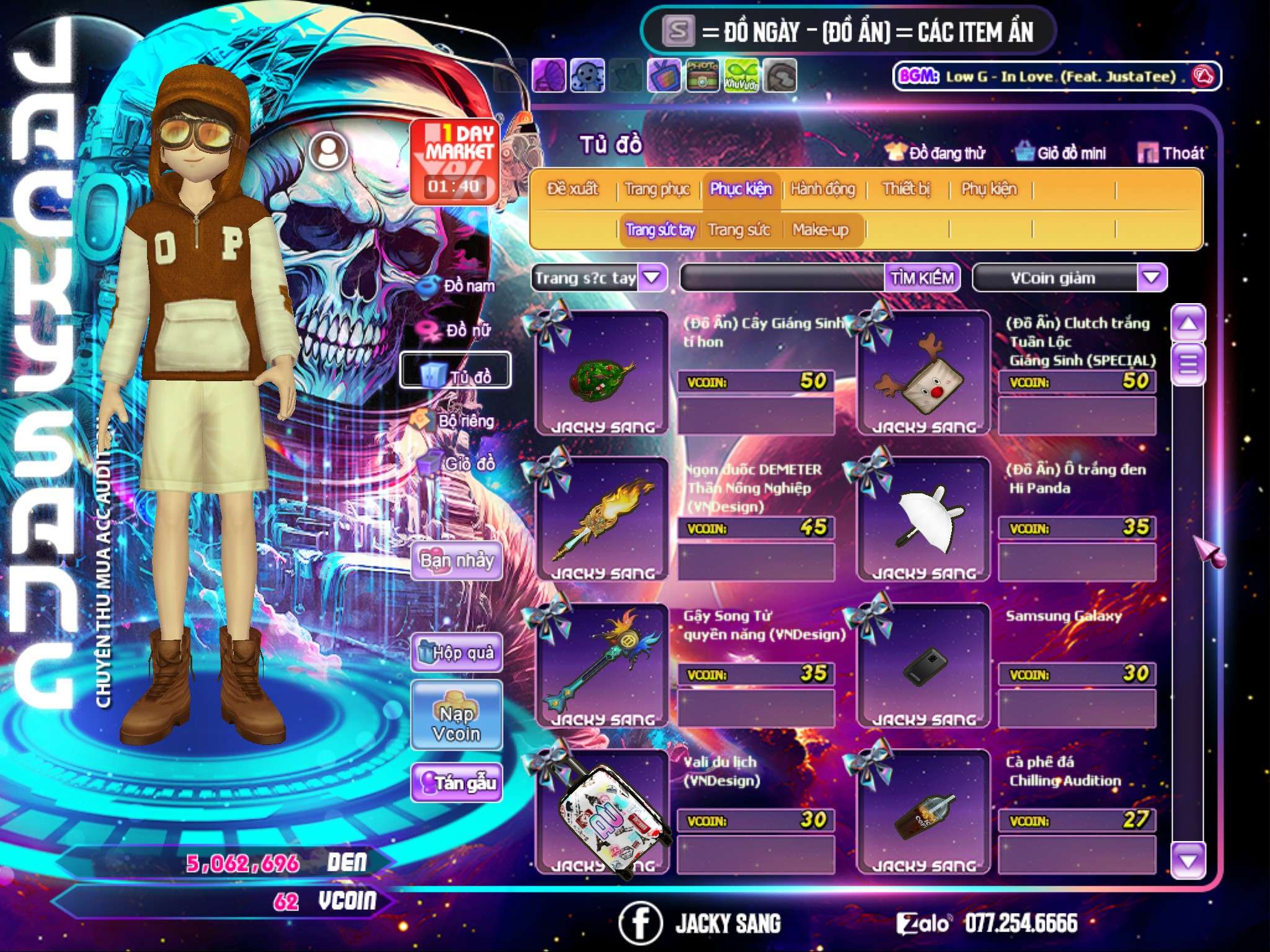Open the Trang sức tay filter dropdown
The image size is (1270, 952).
(x=652, y=278)
